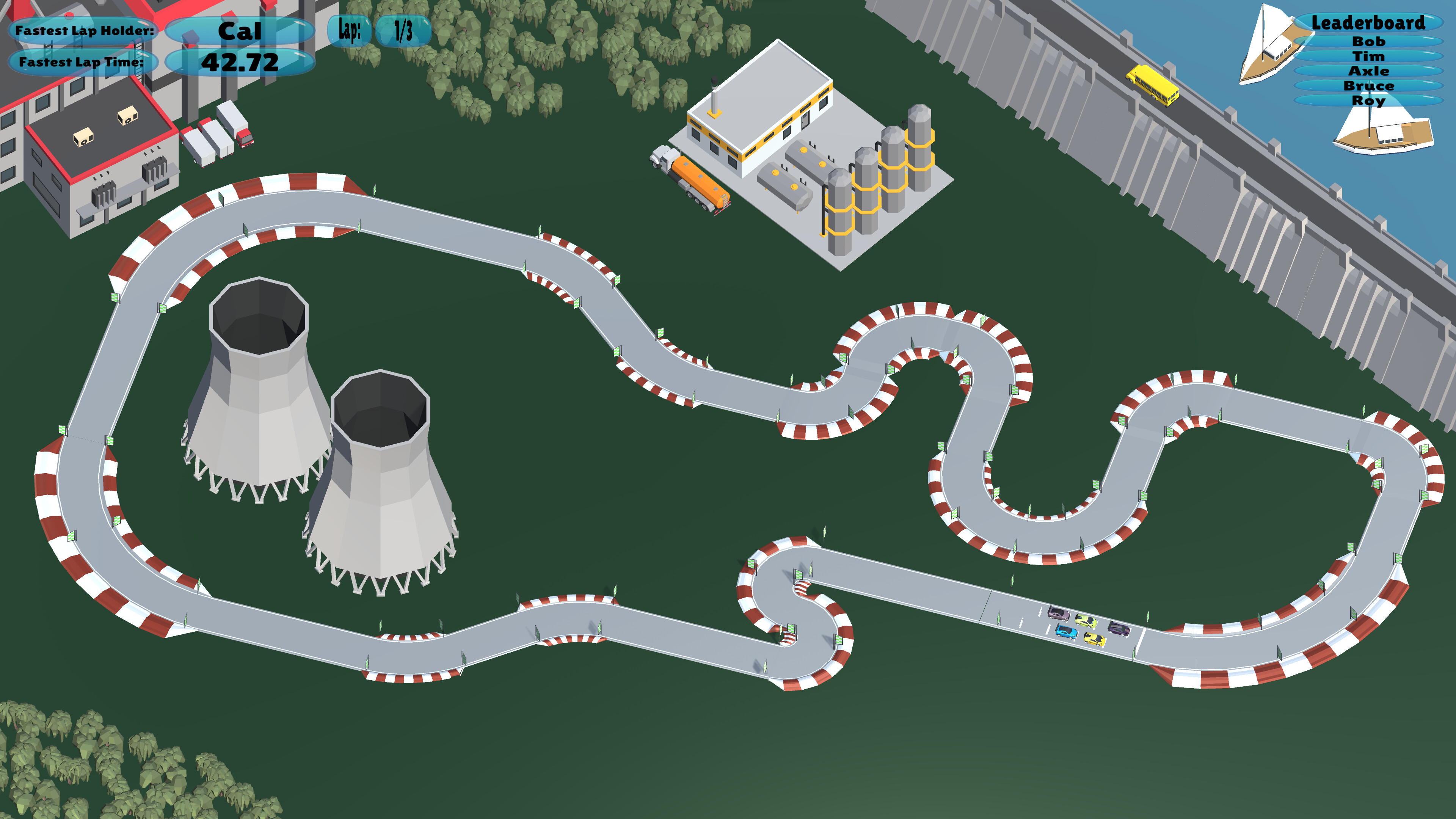
Task: Select the blue race car on track
Action: (x=1066, y=632)
